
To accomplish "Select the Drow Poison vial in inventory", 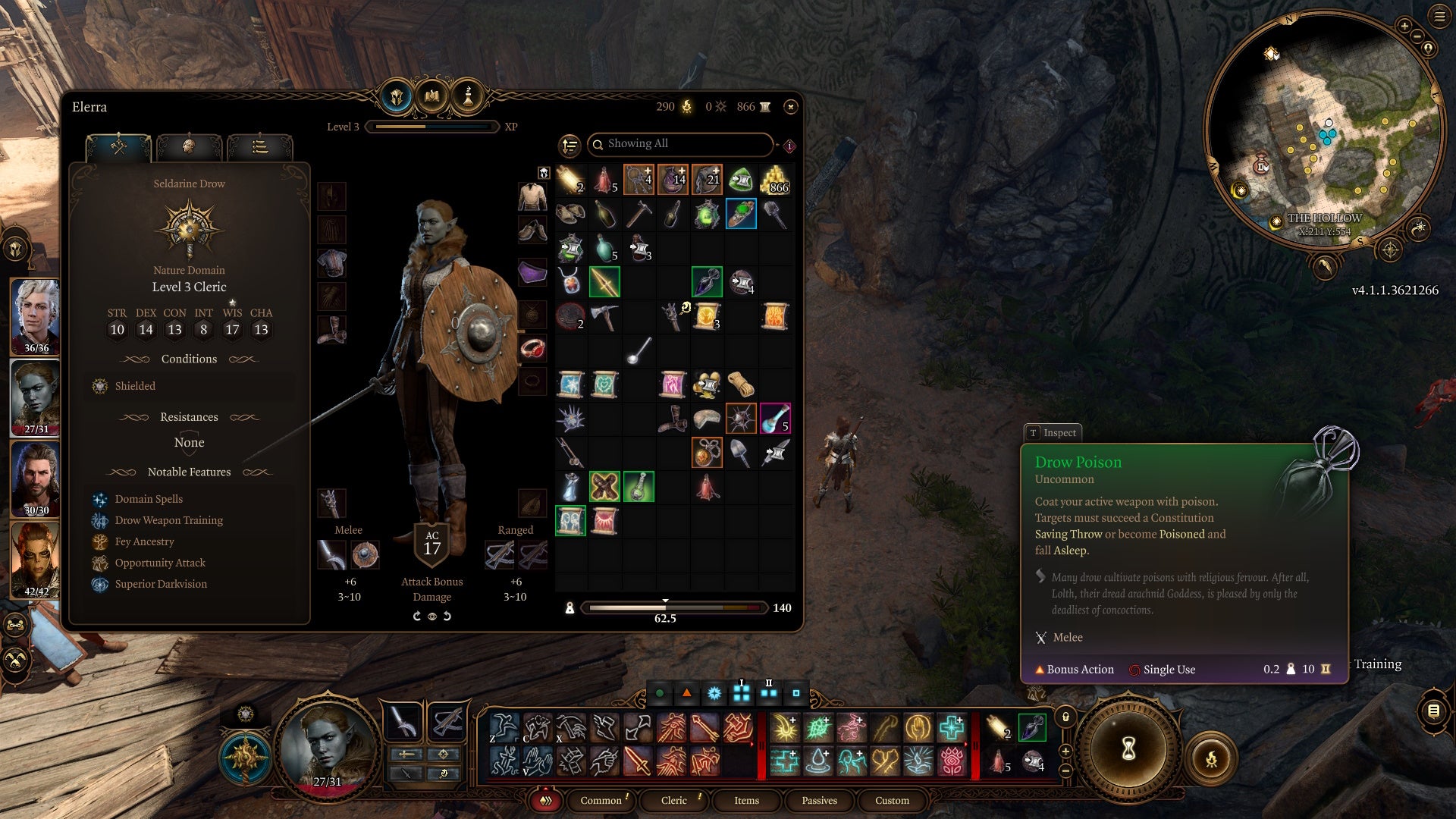I will click(x=707, y=282).
